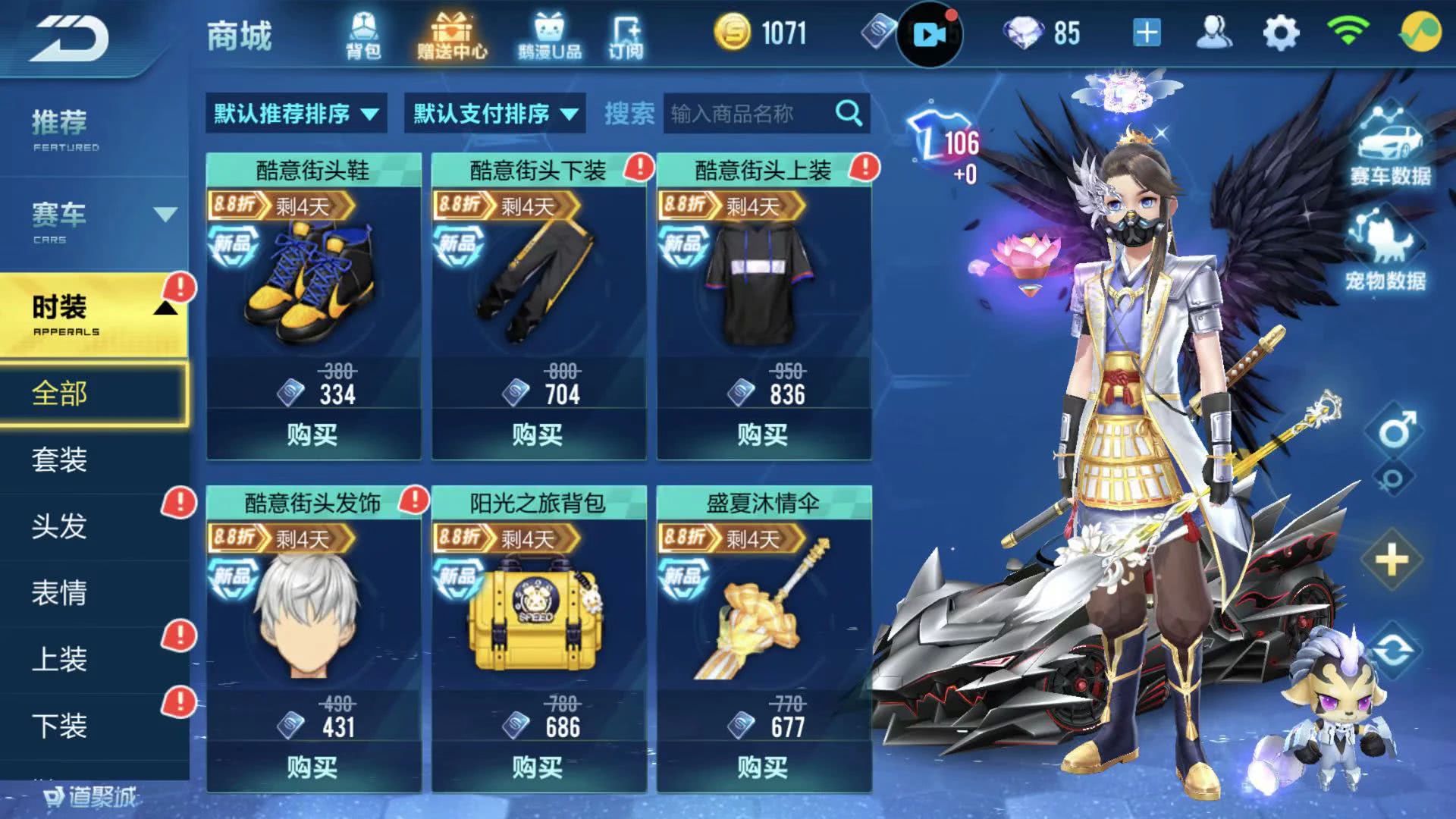Open the gear settings icon

click(x=1281, y=33)
